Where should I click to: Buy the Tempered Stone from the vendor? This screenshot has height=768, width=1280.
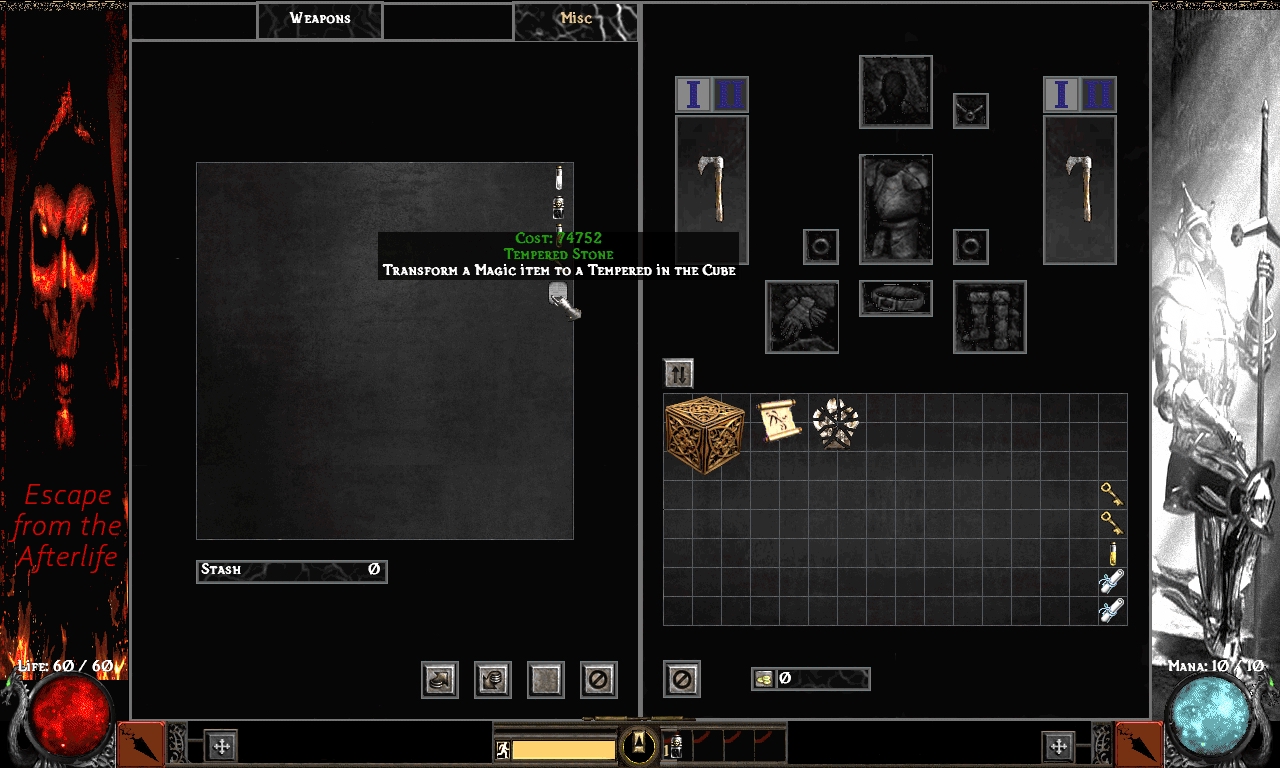[x=562, y=300]
